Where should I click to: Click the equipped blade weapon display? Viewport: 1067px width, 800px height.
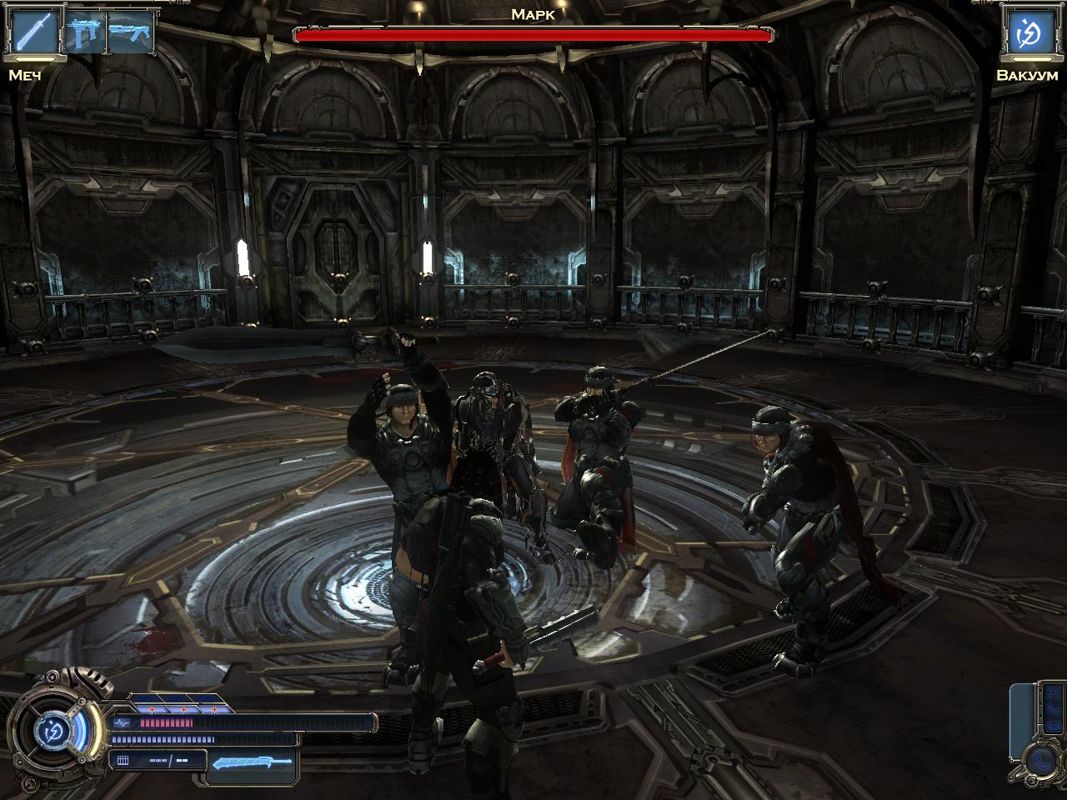pos(253,763)
